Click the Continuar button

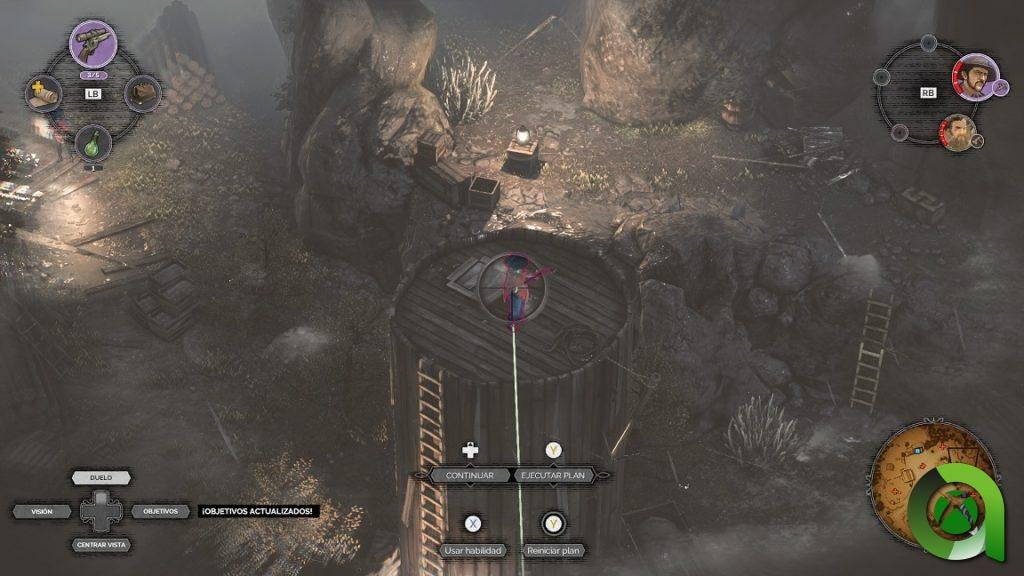(x=470, y=476)
